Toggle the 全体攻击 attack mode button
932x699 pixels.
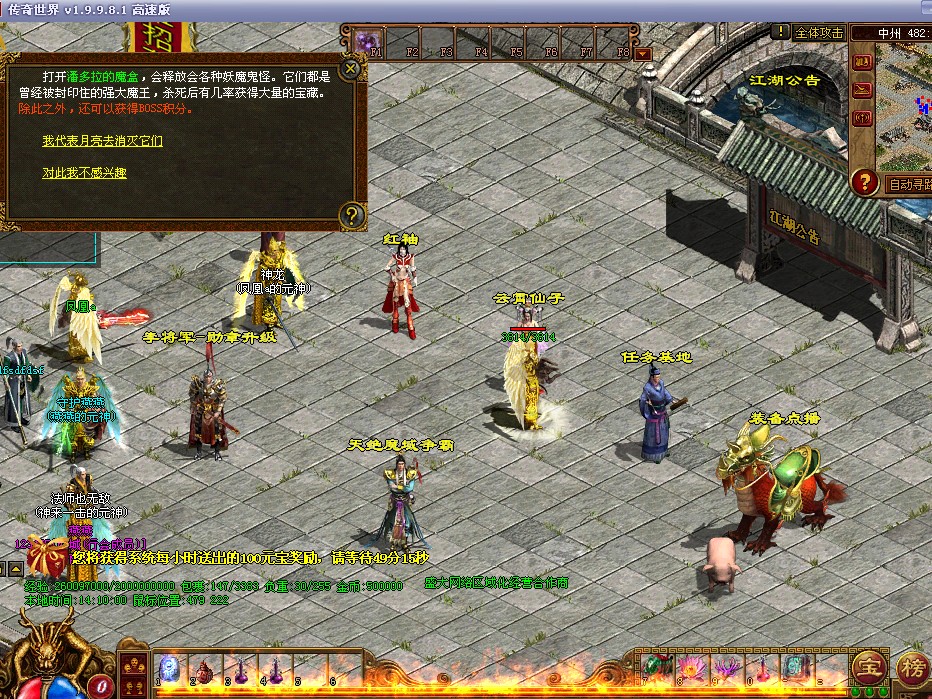[818, 33]
